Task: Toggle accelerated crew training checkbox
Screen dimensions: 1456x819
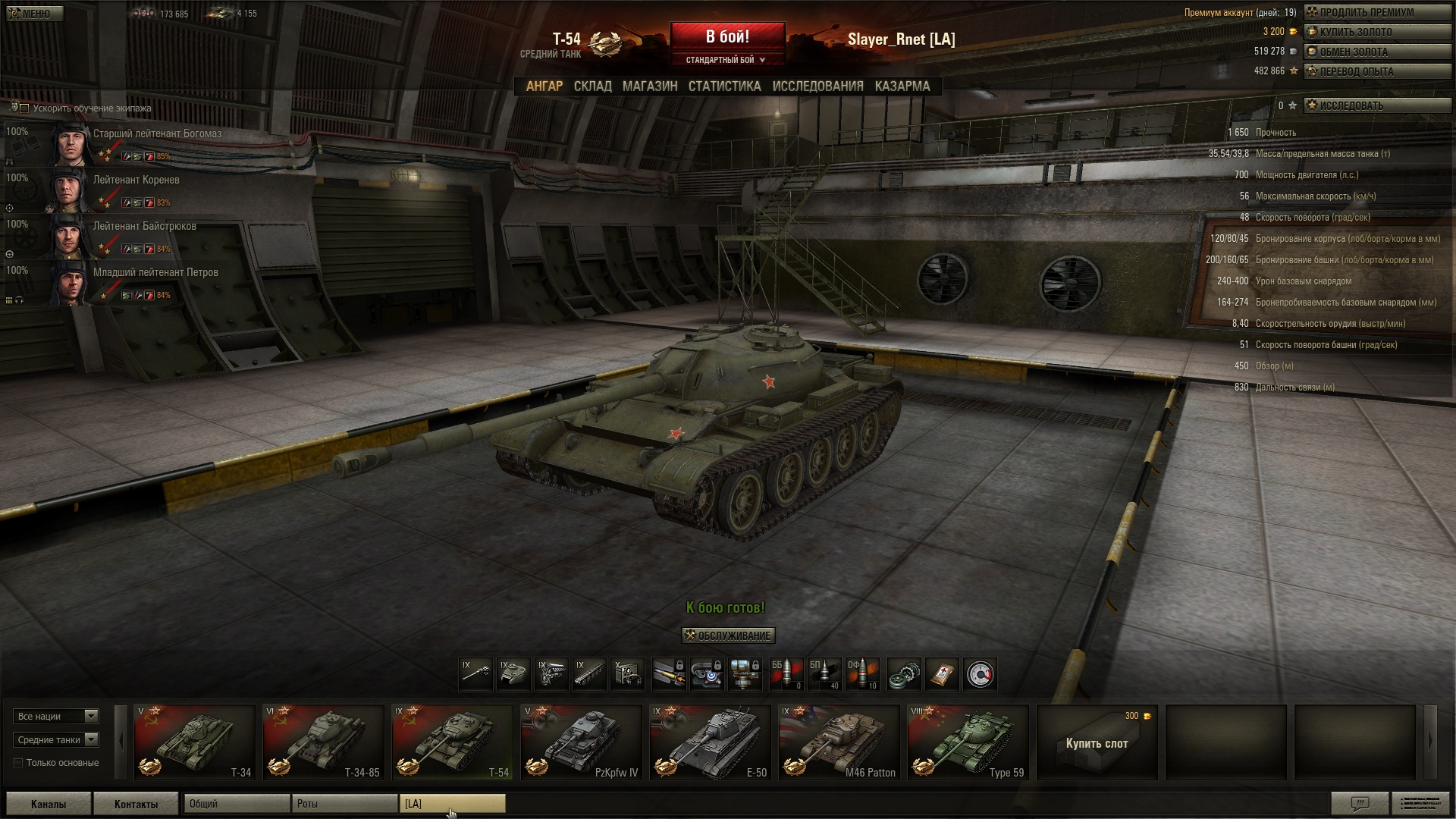Action: [x=24, y=108]
